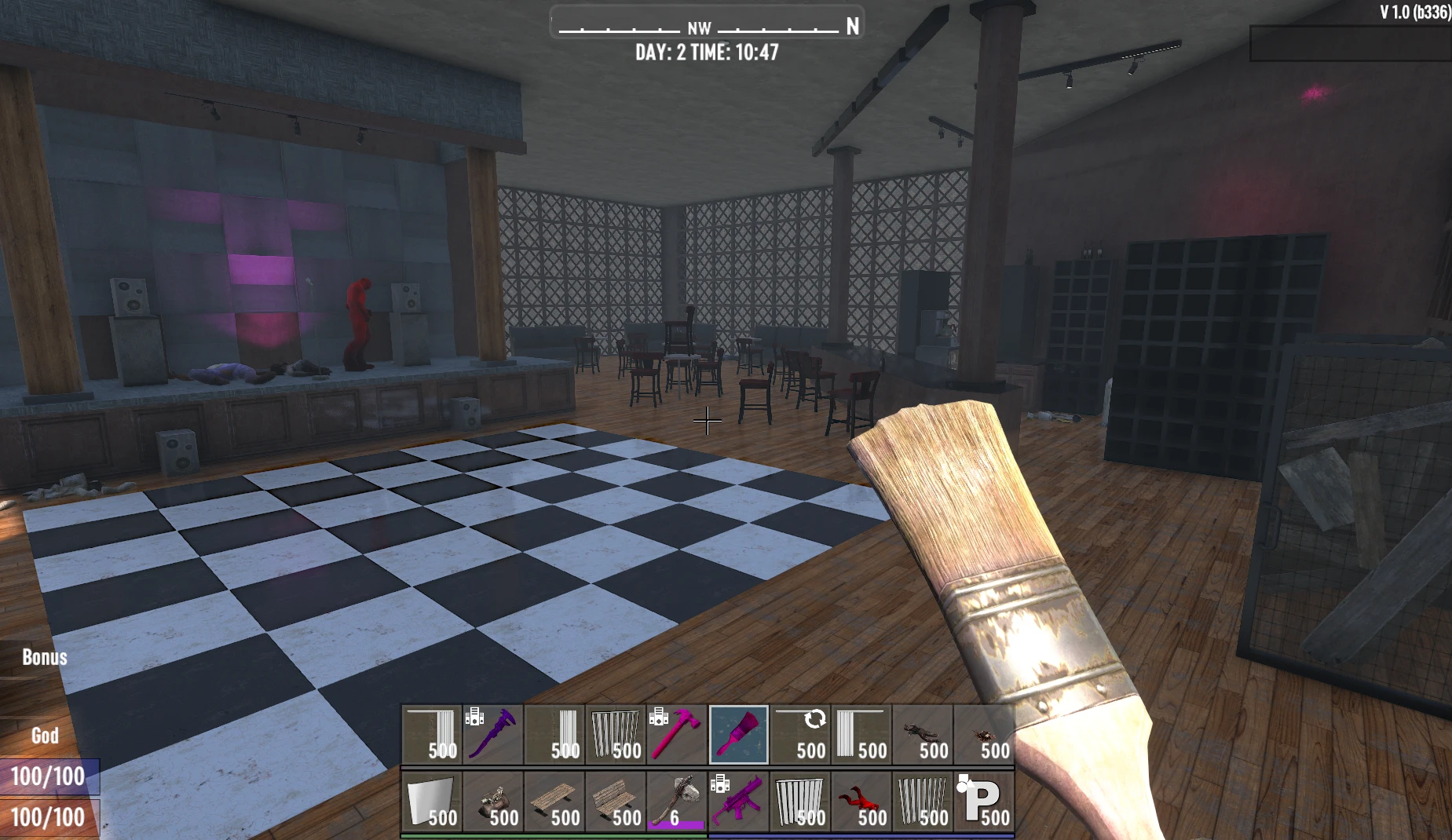Select the dark charred corpse block slot
Viewport: 1452px width, 840px height.
click(922, 735)
